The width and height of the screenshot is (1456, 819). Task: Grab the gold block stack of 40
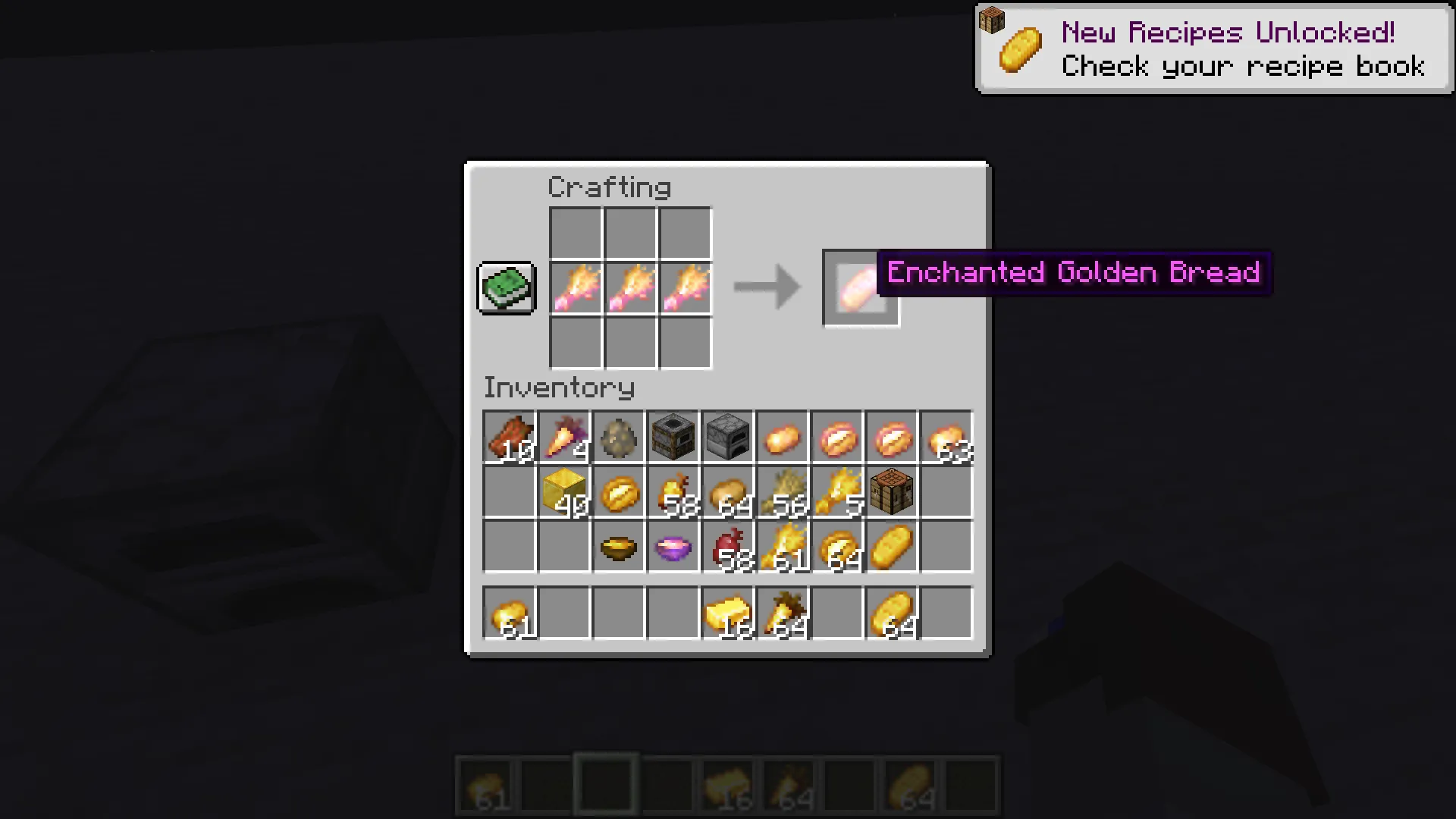click(x=564, y=493)
